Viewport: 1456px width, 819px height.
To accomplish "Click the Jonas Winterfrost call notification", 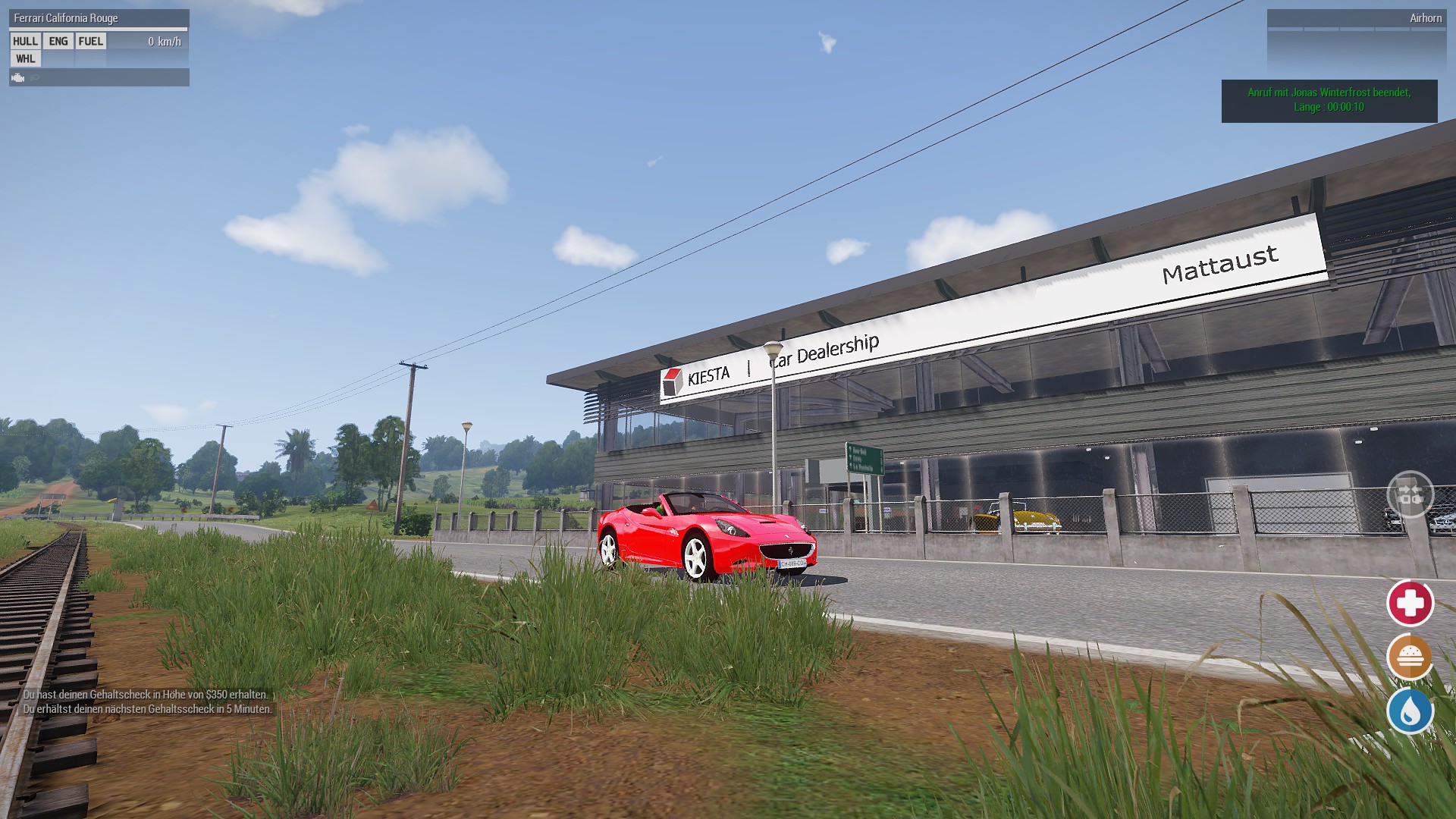I will [1329, 100].
